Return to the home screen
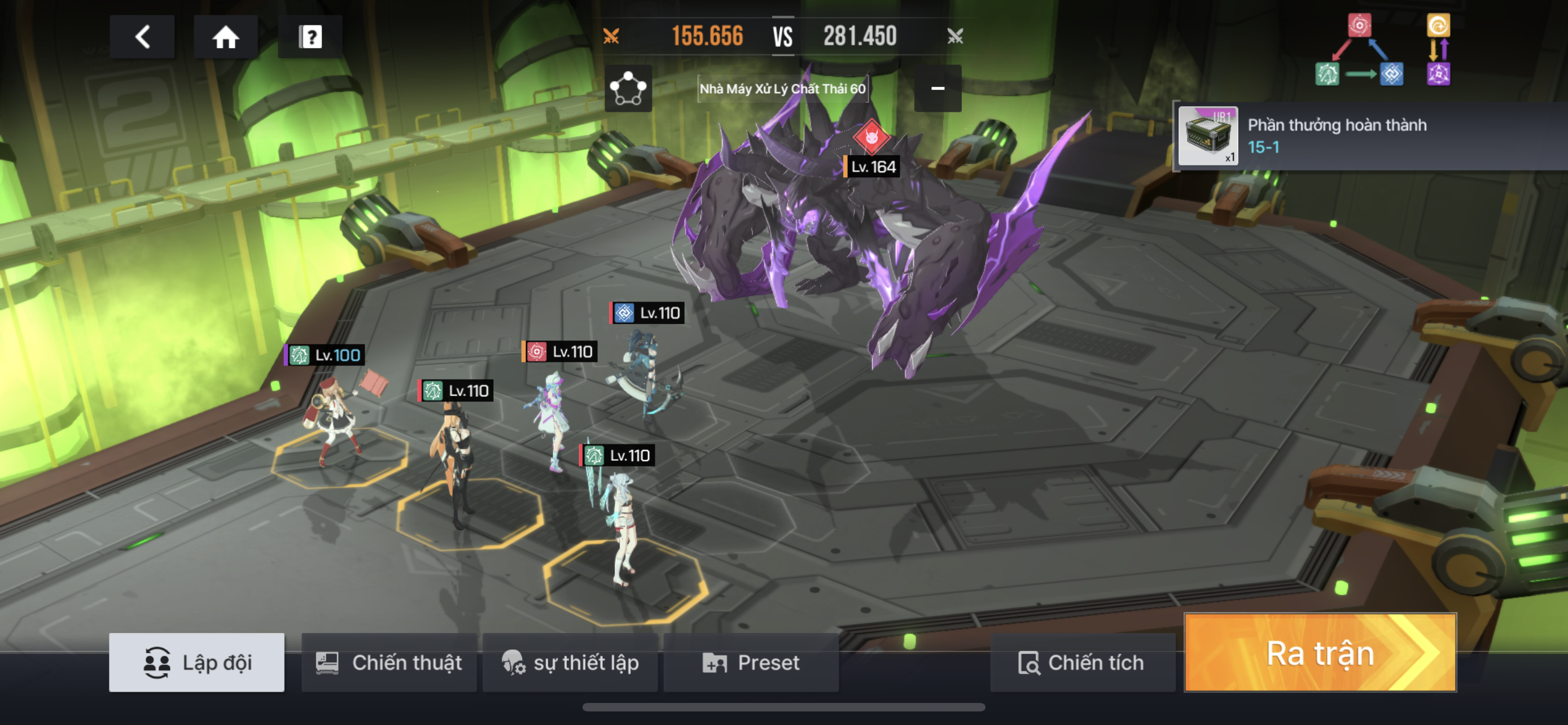 pyautogui.click(x=225, y=37)
